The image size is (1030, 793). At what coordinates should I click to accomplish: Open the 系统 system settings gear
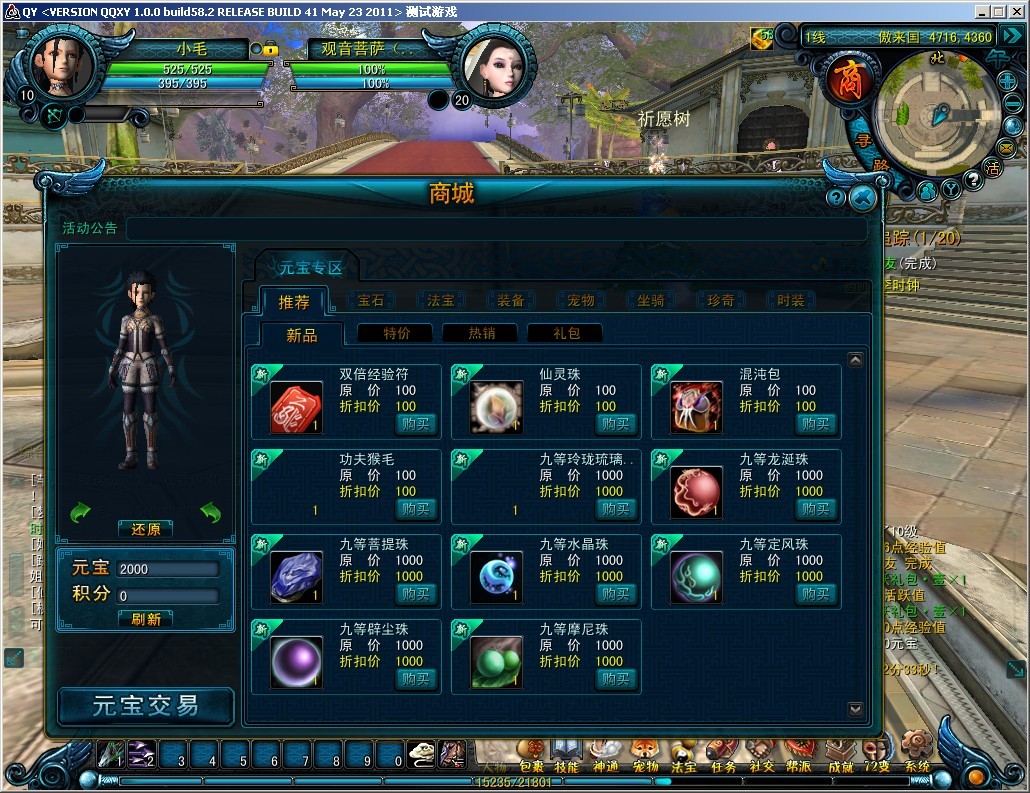pyautogui.click(x=916, y=752)
